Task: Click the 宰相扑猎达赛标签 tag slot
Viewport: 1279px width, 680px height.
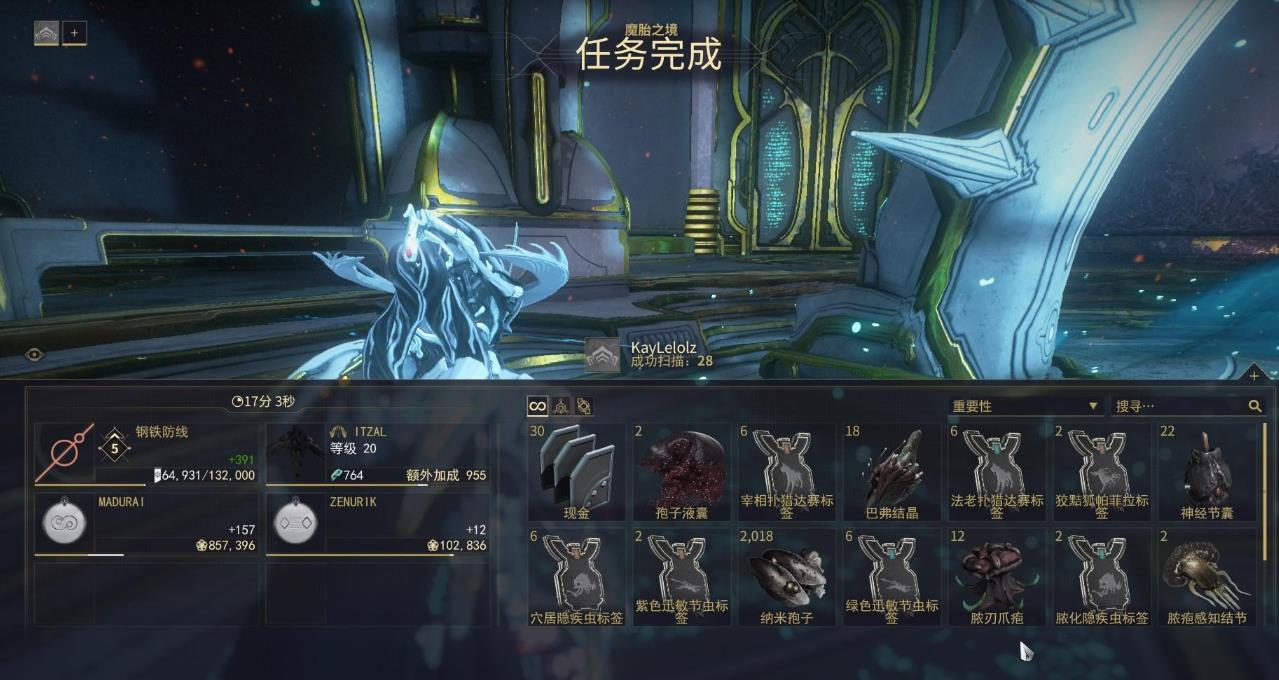Action: [x=787, y=471]
